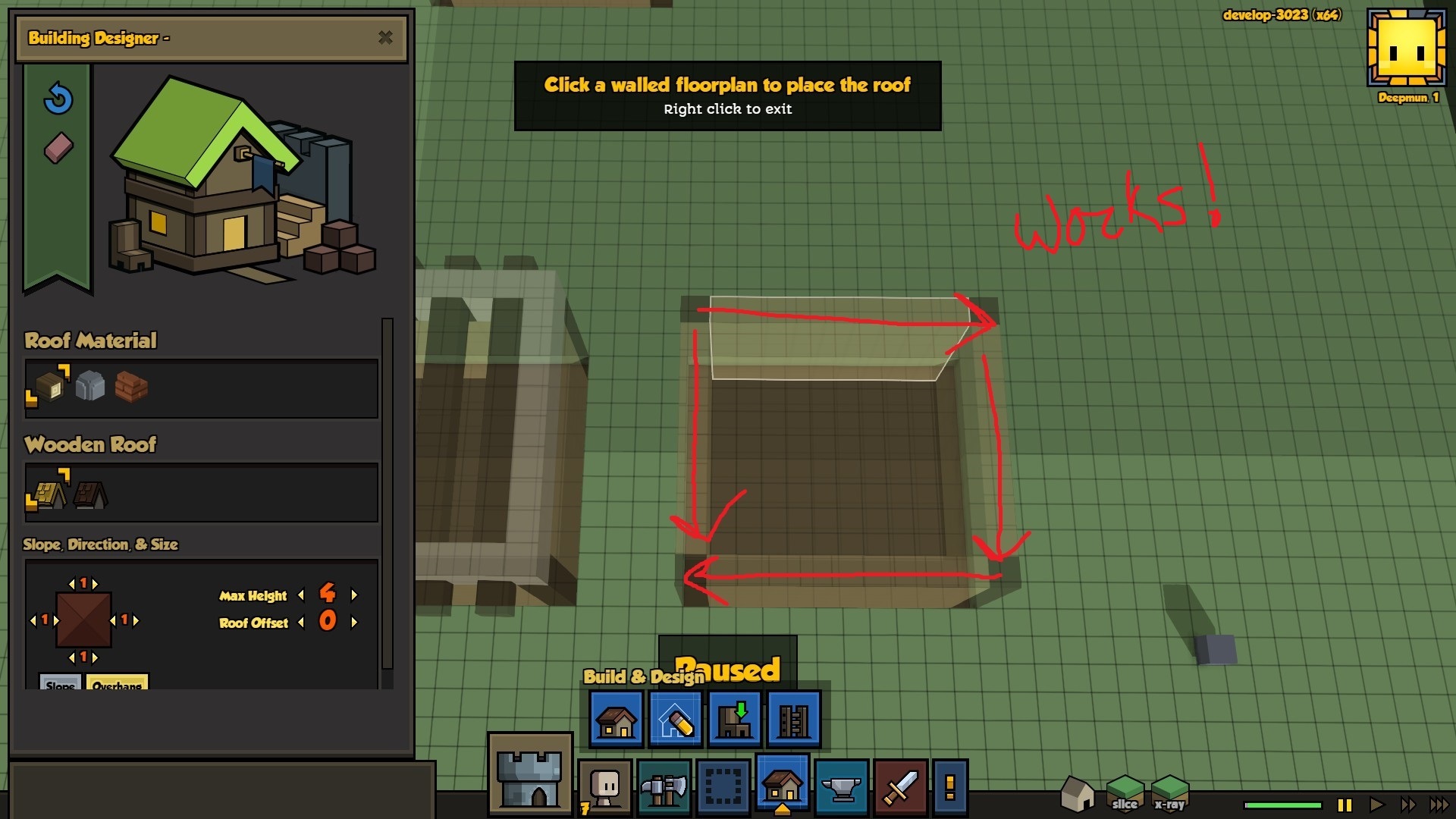The width and height of the screenshot is (1456, 819).
Task: Open the crafting anvil menu
Action: (x=842, y=789)
